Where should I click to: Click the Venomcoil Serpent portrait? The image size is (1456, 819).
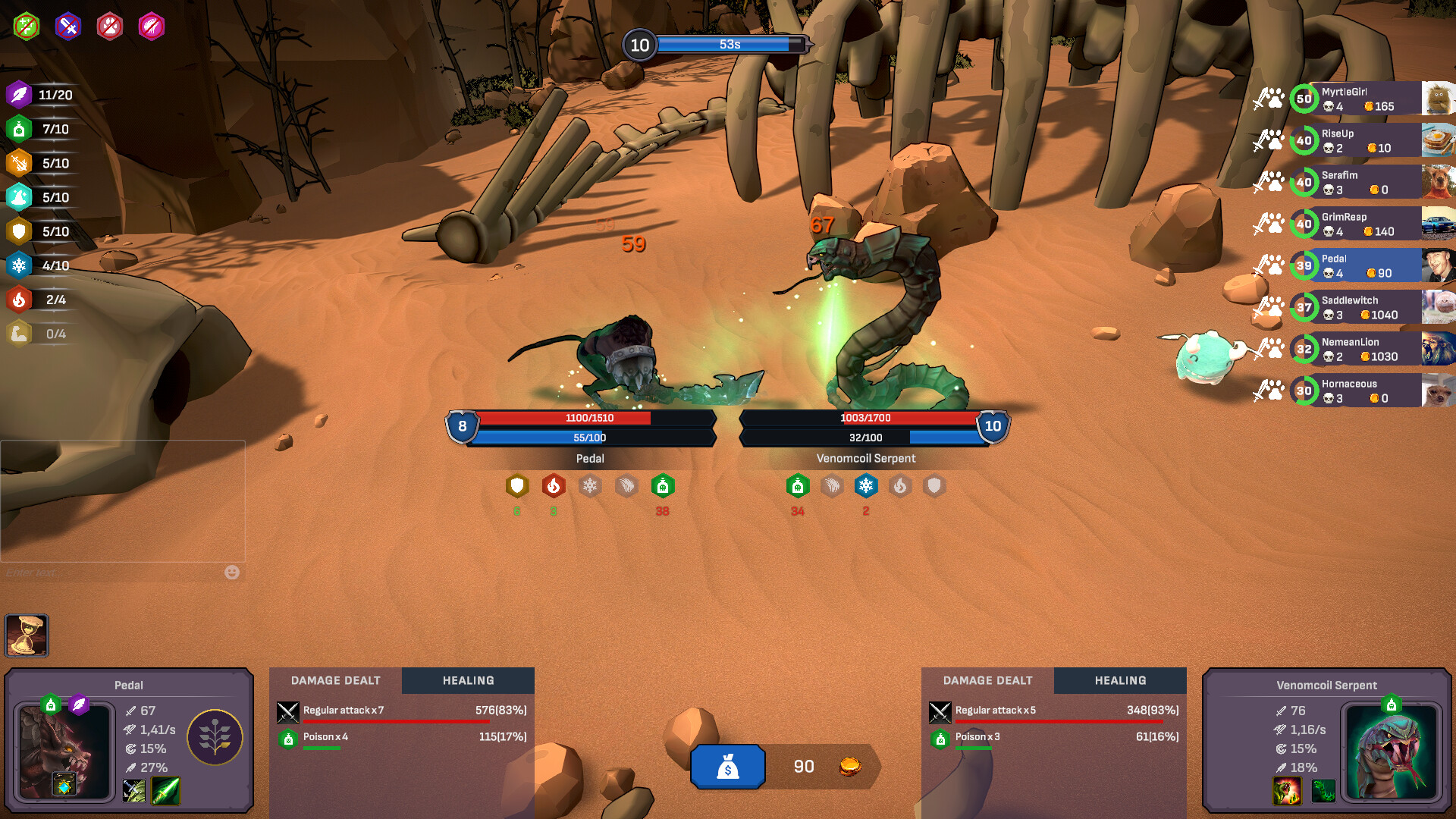coord(1391,752)
